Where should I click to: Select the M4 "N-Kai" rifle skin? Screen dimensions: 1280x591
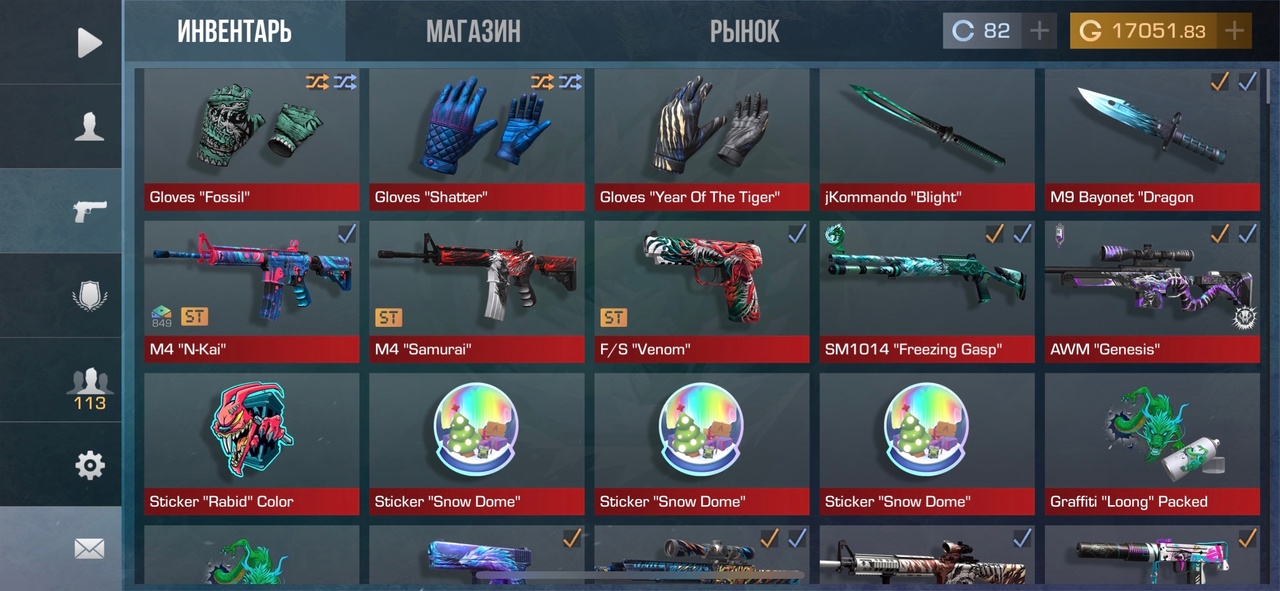click(251, 291)
